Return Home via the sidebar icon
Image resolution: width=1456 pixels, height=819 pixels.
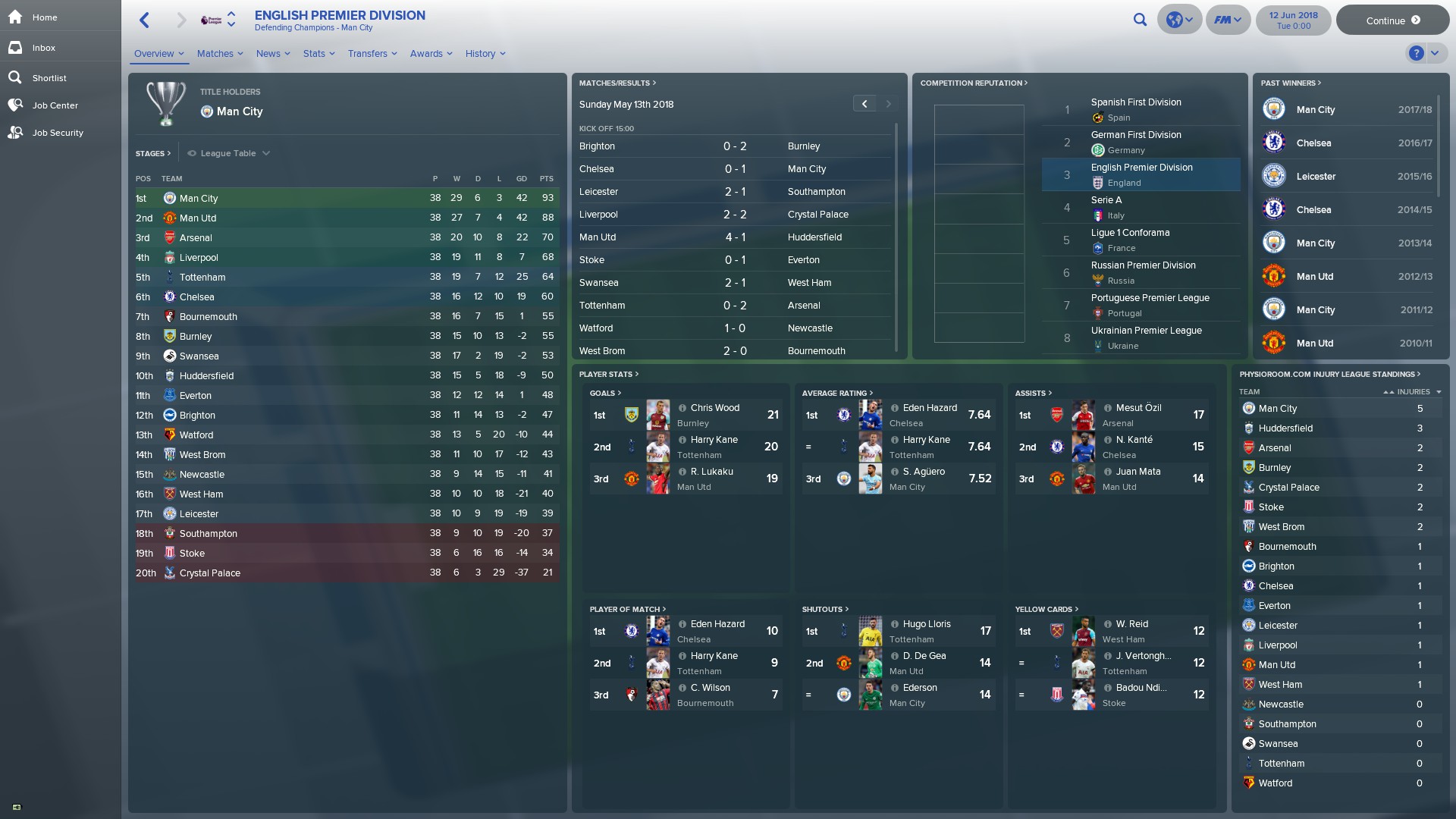pos(44,17)
